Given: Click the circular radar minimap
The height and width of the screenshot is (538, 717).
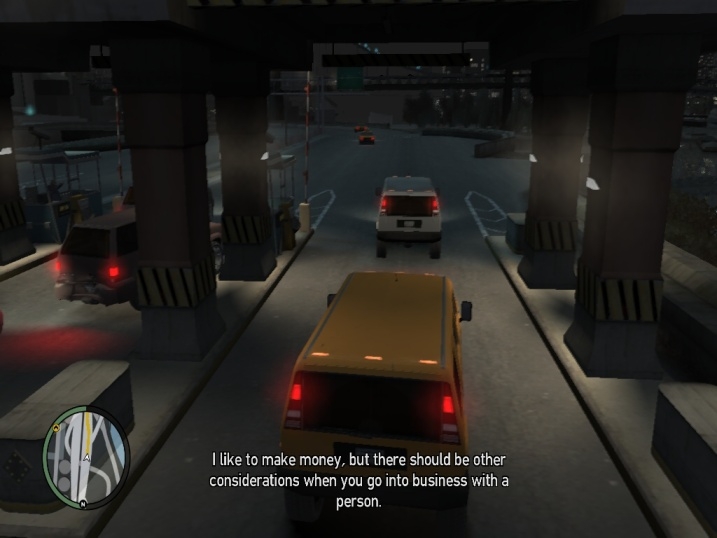Looking at the screenshot, I should tap(86, 457).
